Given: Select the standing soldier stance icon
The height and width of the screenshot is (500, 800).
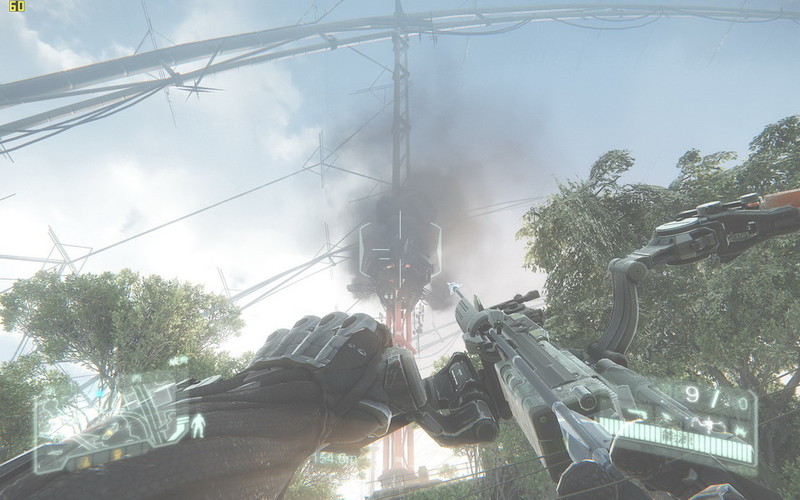Looking at the screenshot, I should [197, 426].
